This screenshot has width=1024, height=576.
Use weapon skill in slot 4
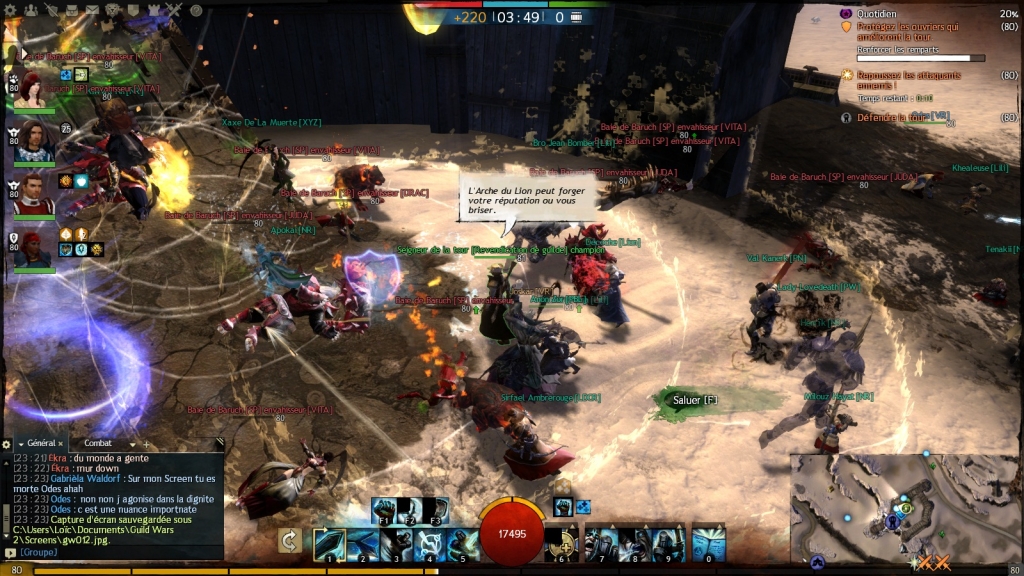pos(429,544)
